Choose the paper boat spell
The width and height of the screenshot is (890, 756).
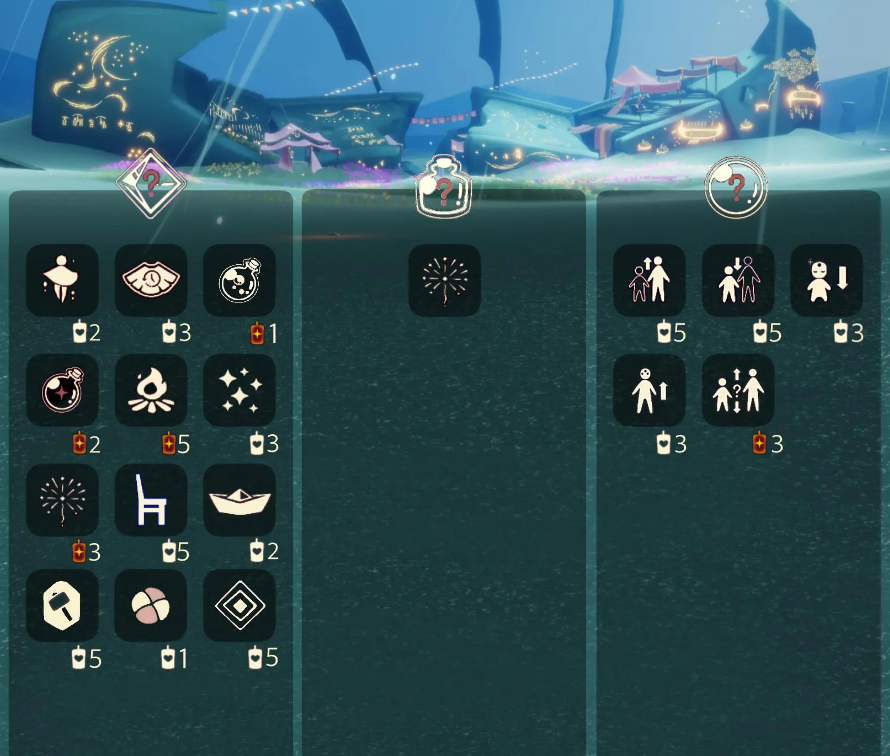click(x=240, y=500)
